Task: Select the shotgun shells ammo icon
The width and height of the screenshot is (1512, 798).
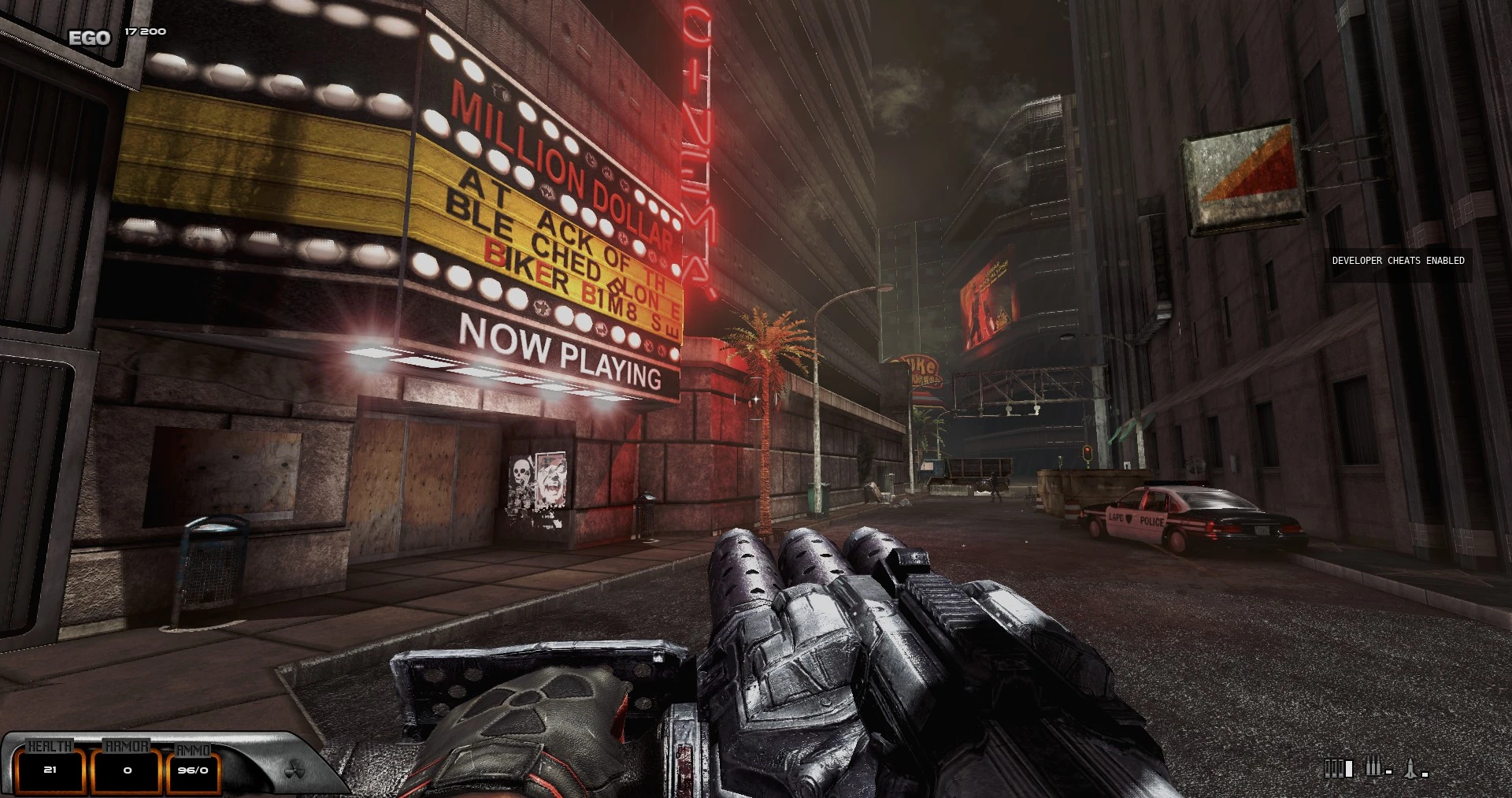Action: [x=1339, y=768]
